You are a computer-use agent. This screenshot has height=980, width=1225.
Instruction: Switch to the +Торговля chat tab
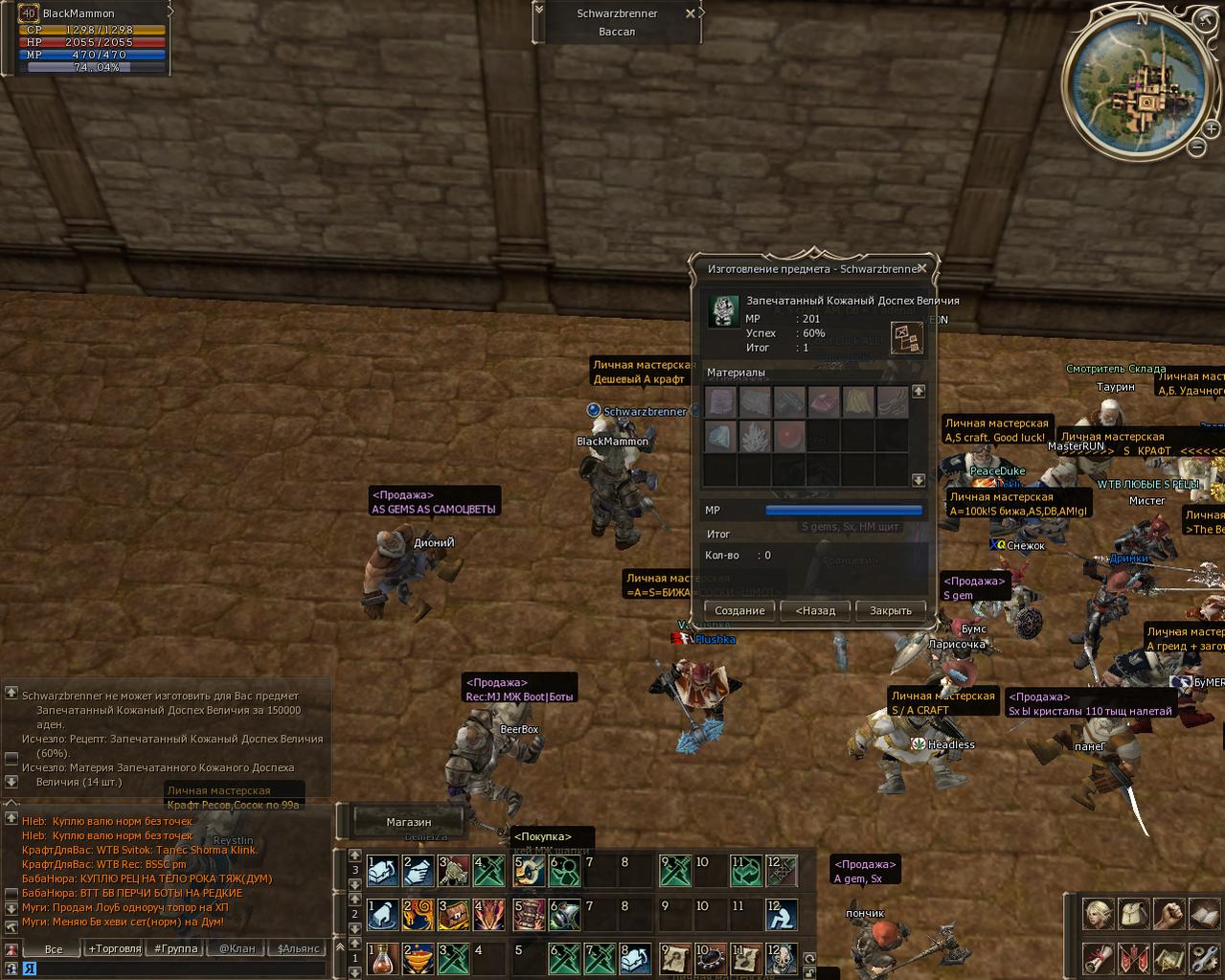click(x=115, y=948)
